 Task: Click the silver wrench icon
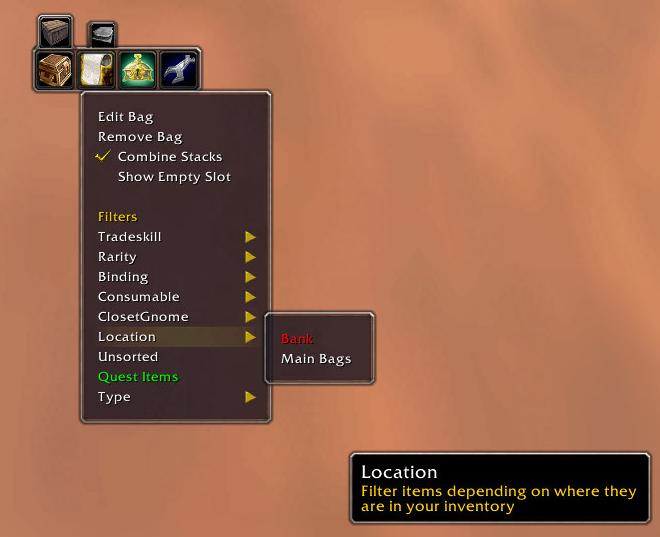tap(179, 70)
